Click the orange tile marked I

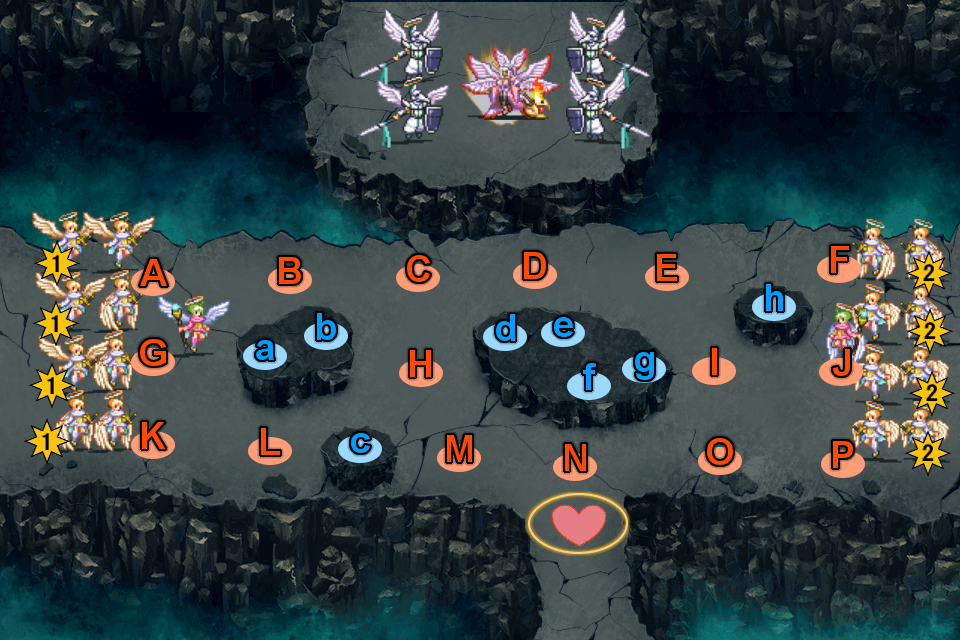point(714,367)
